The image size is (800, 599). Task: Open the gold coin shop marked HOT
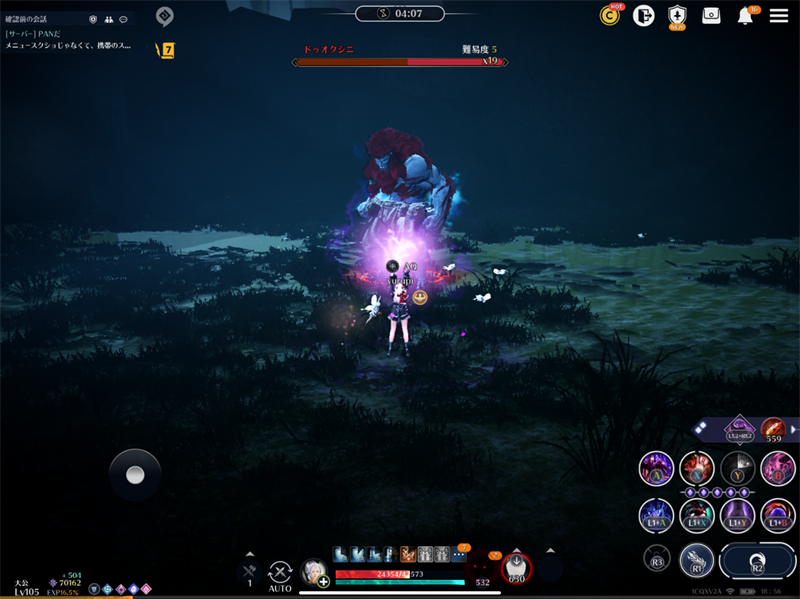(x=609, y=16)
